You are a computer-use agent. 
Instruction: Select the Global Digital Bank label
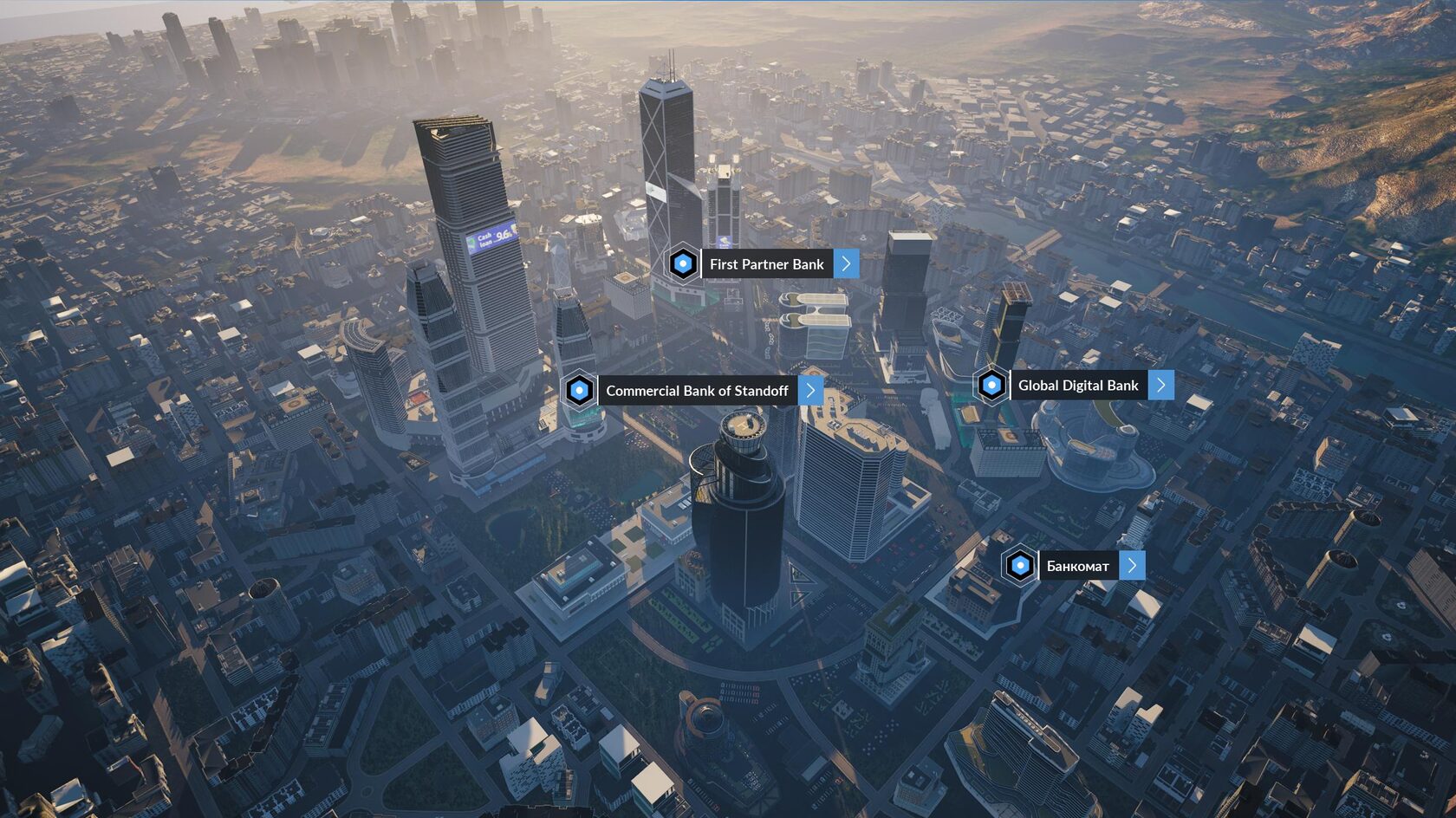(x=1078, y=386)
